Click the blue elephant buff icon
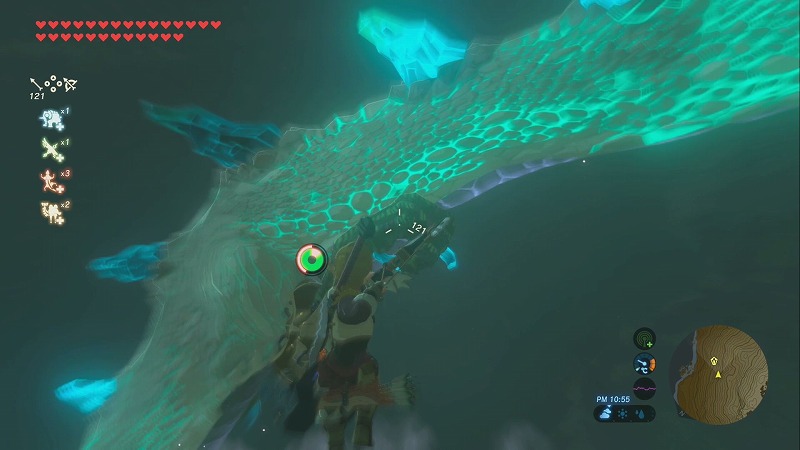Image resolution: width=800 pixels, height=450 pixels. point(49,119)
